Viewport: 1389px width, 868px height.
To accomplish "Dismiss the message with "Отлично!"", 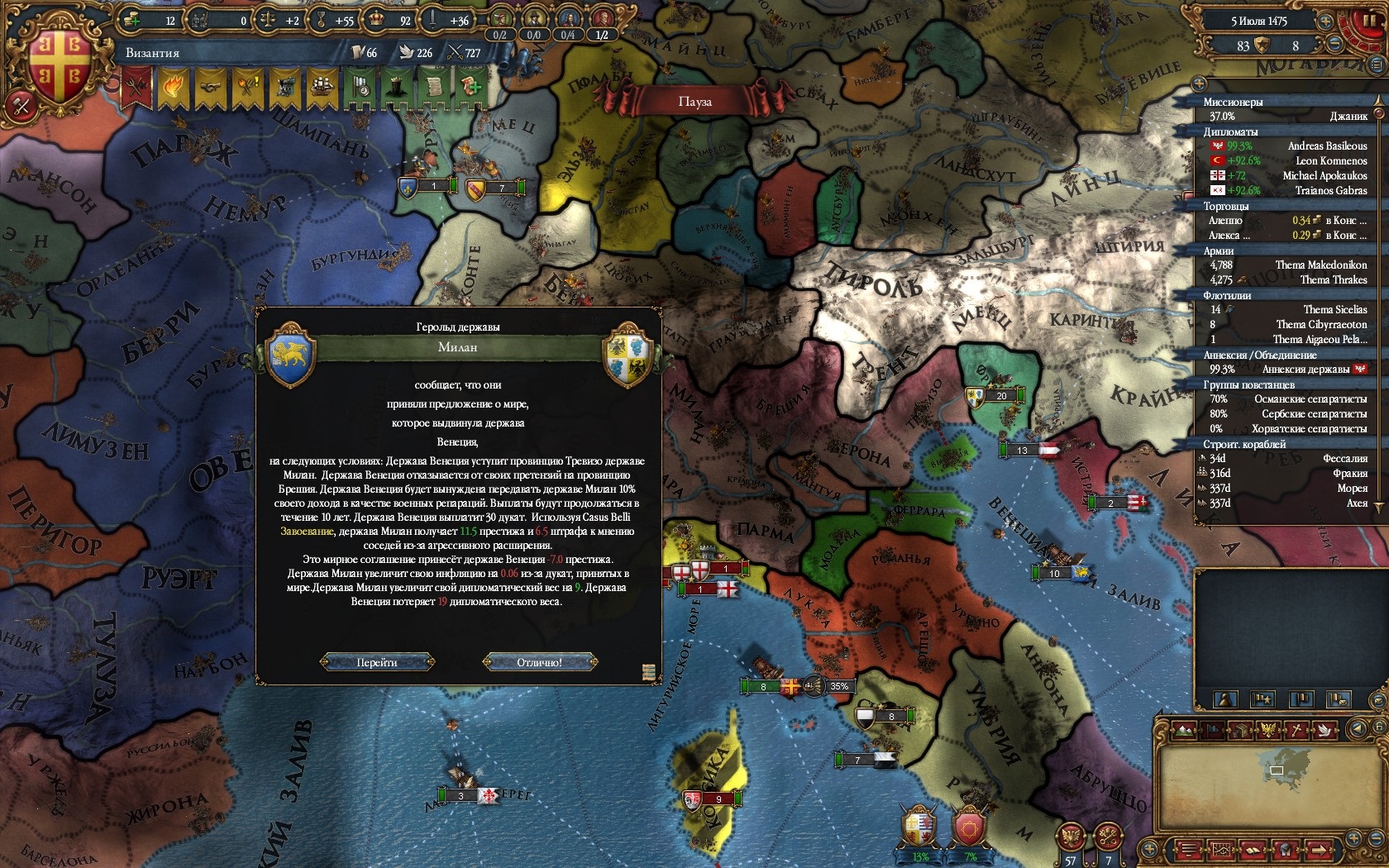I will [539, 662].
